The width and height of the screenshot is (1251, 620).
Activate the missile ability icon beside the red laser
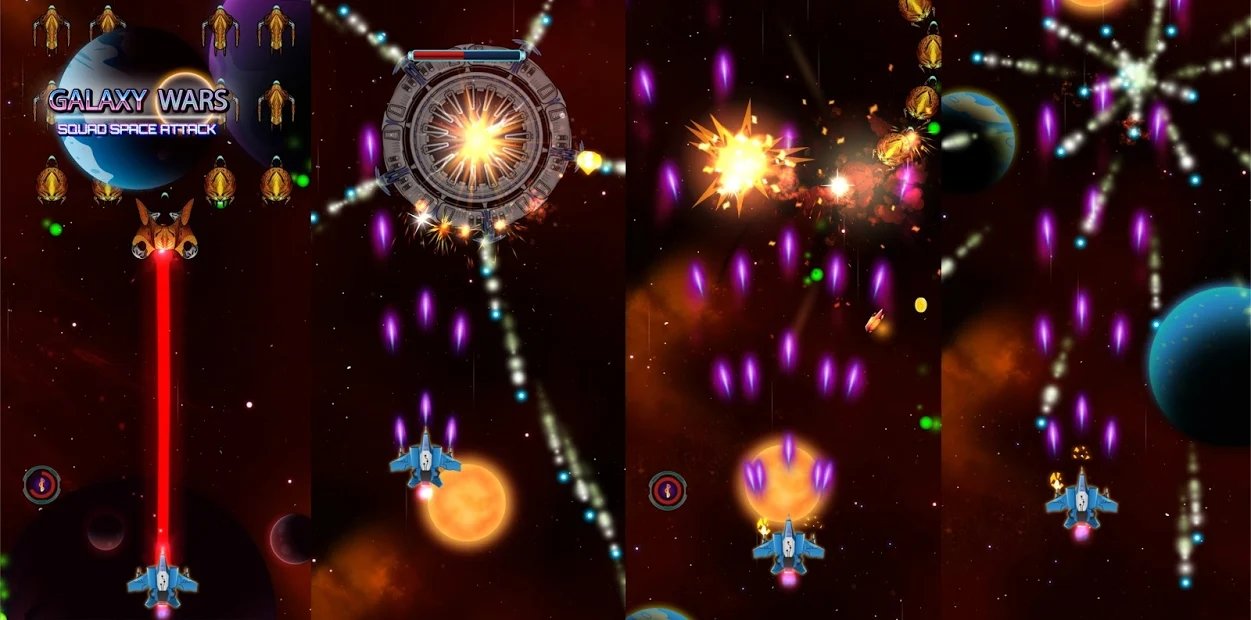point(42,485)
